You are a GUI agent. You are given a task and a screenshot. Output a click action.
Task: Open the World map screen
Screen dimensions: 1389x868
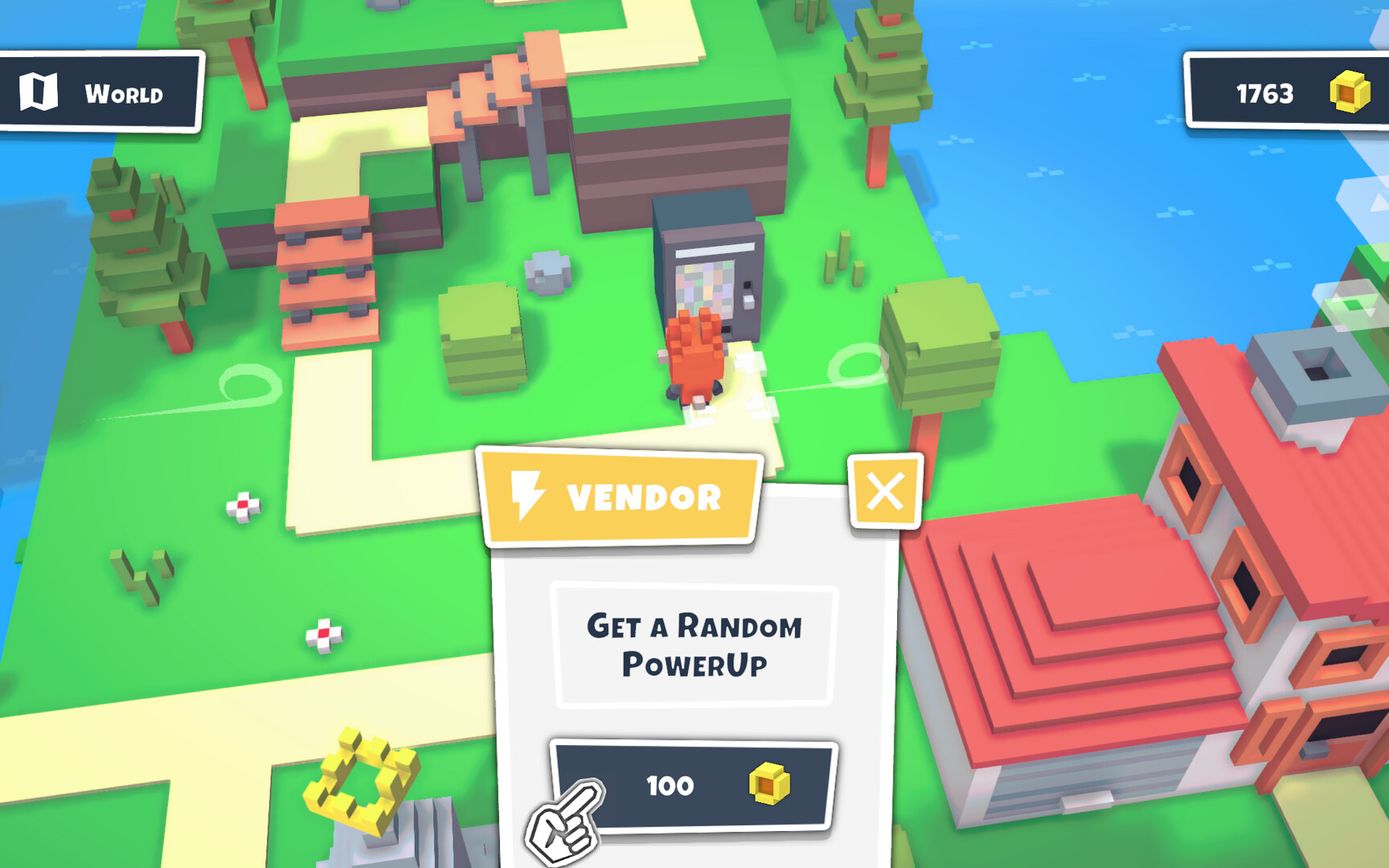pyautogui.click(x=96, y=92)
